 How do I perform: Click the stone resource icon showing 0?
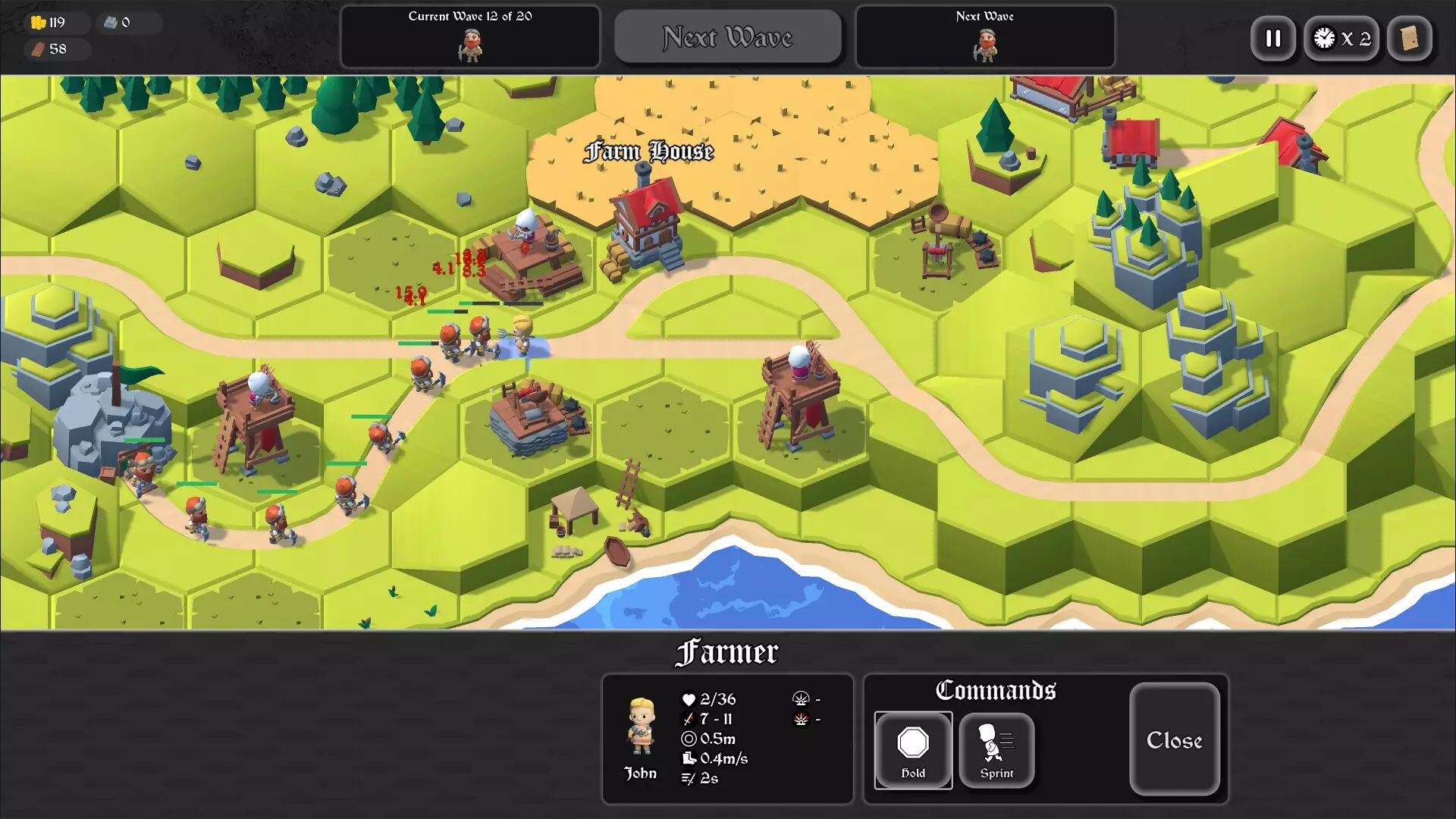pyautogui.click(x=109, y=22)
